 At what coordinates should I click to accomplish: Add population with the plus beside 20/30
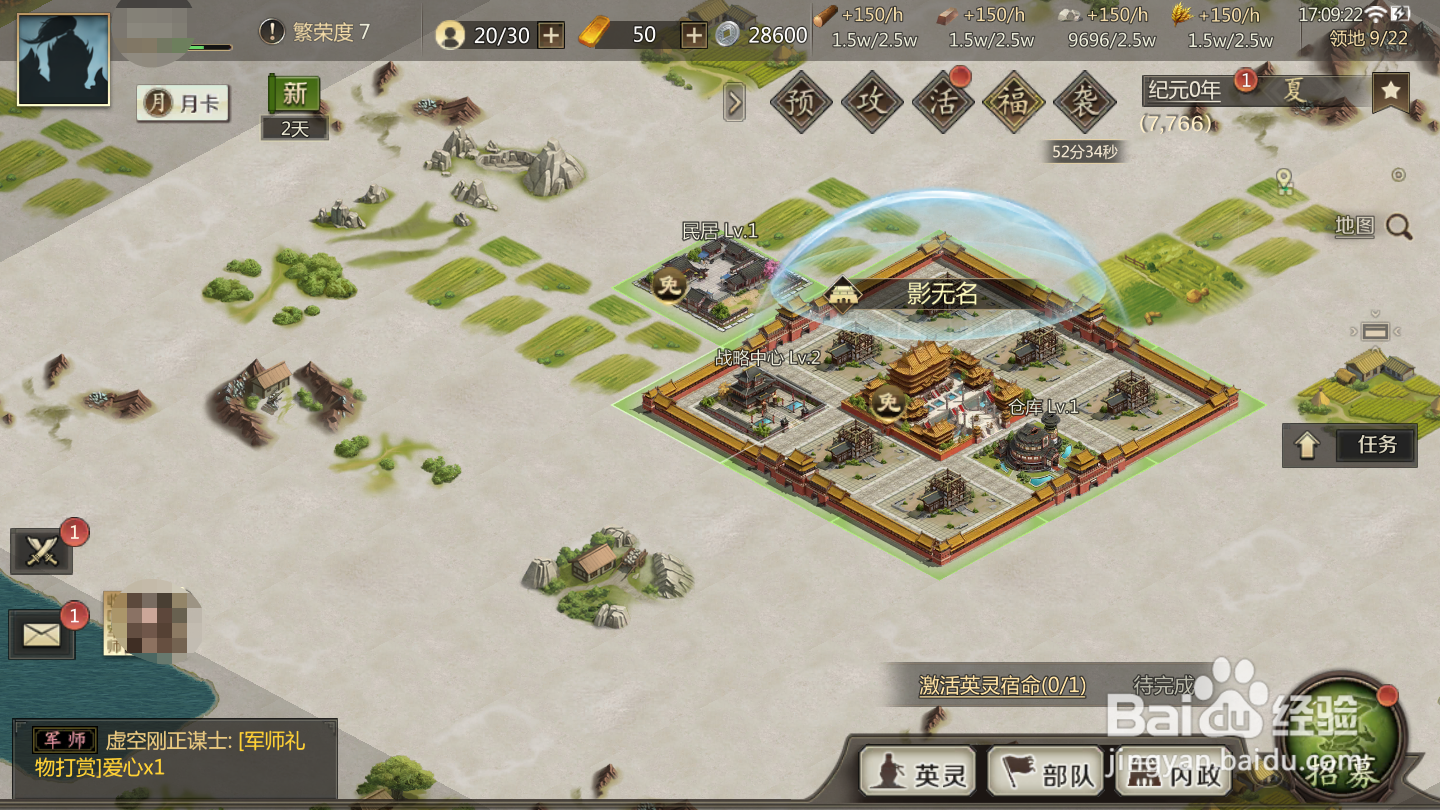(x=551, y=35)
